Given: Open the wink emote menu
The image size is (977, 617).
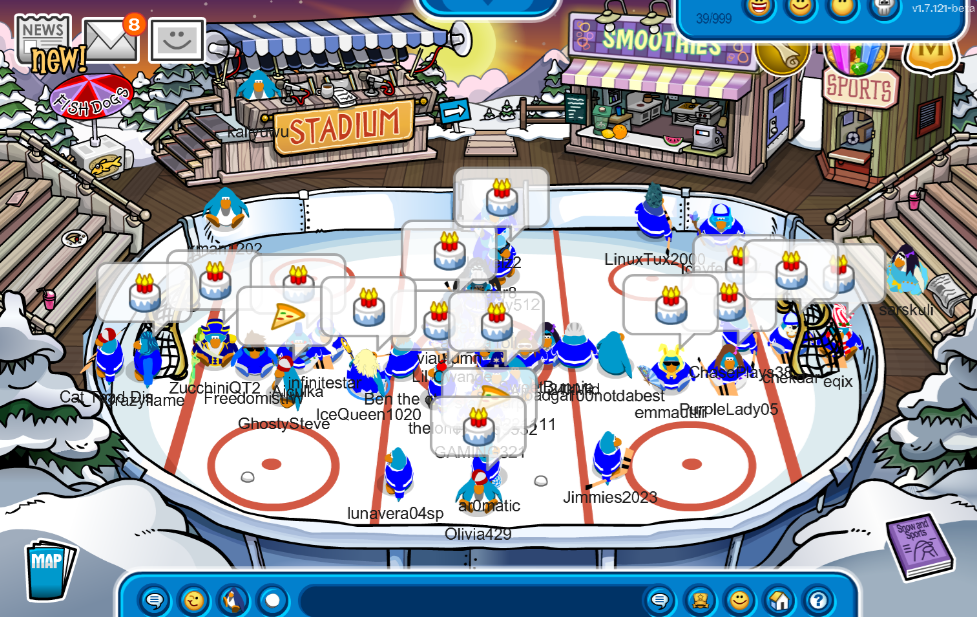Looking at the screenshot, I should 194,600.
